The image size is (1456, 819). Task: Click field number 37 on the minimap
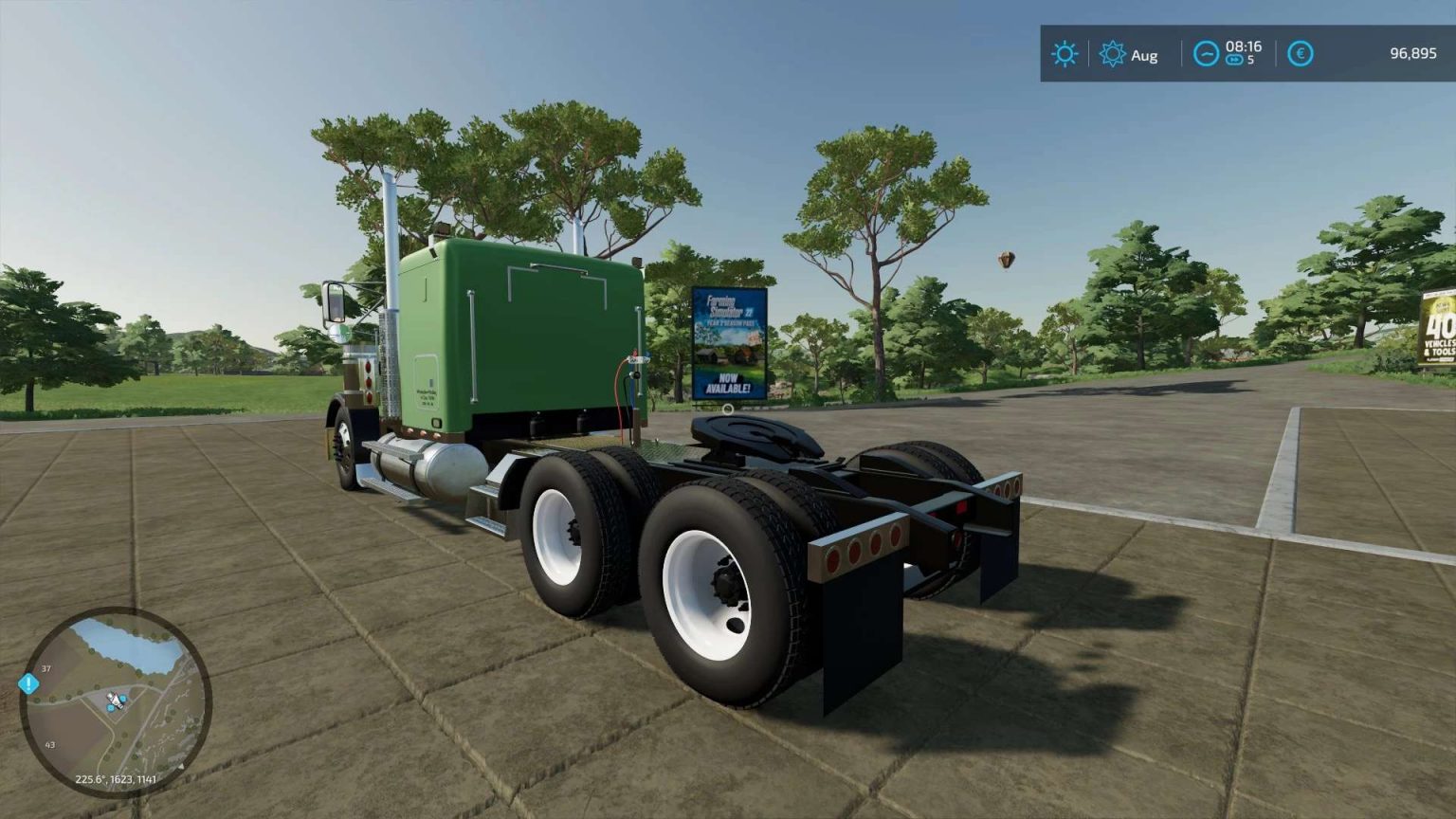(45, 668)
